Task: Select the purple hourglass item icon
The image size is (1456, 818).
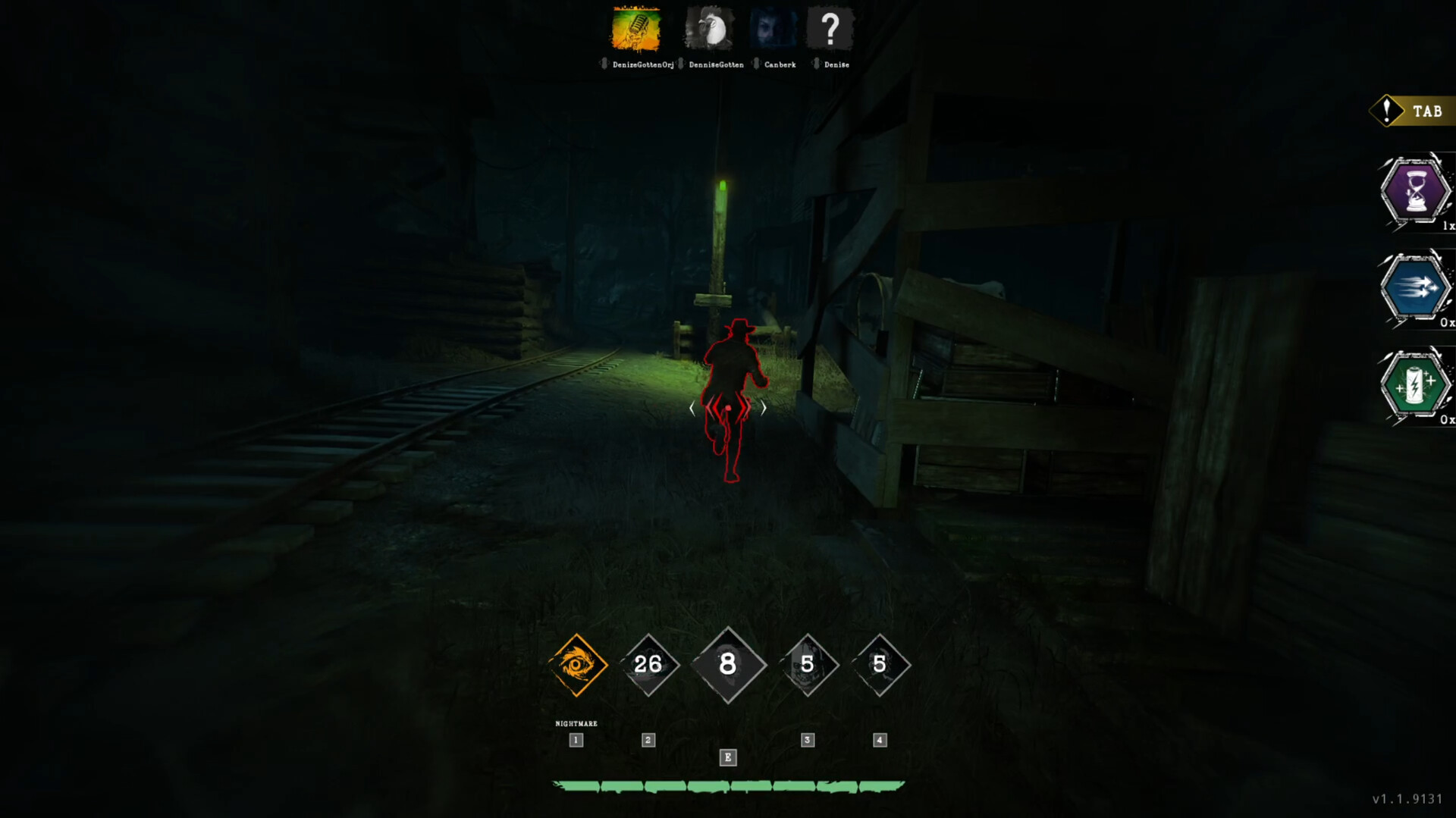Action: coord(1417,192)
